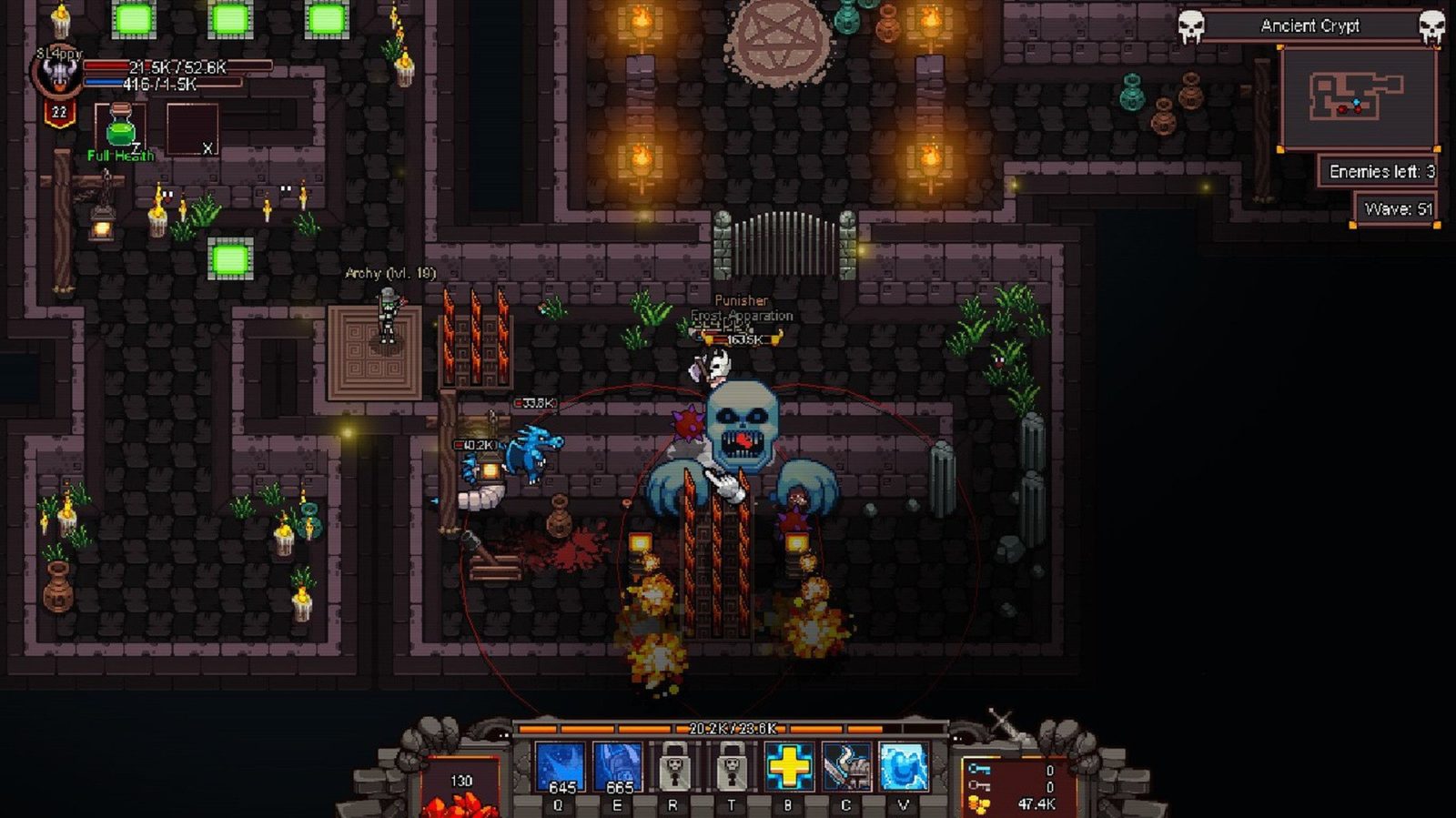Use the Full Health green potion slot
1456x818 pixels.
coord(120,128)
